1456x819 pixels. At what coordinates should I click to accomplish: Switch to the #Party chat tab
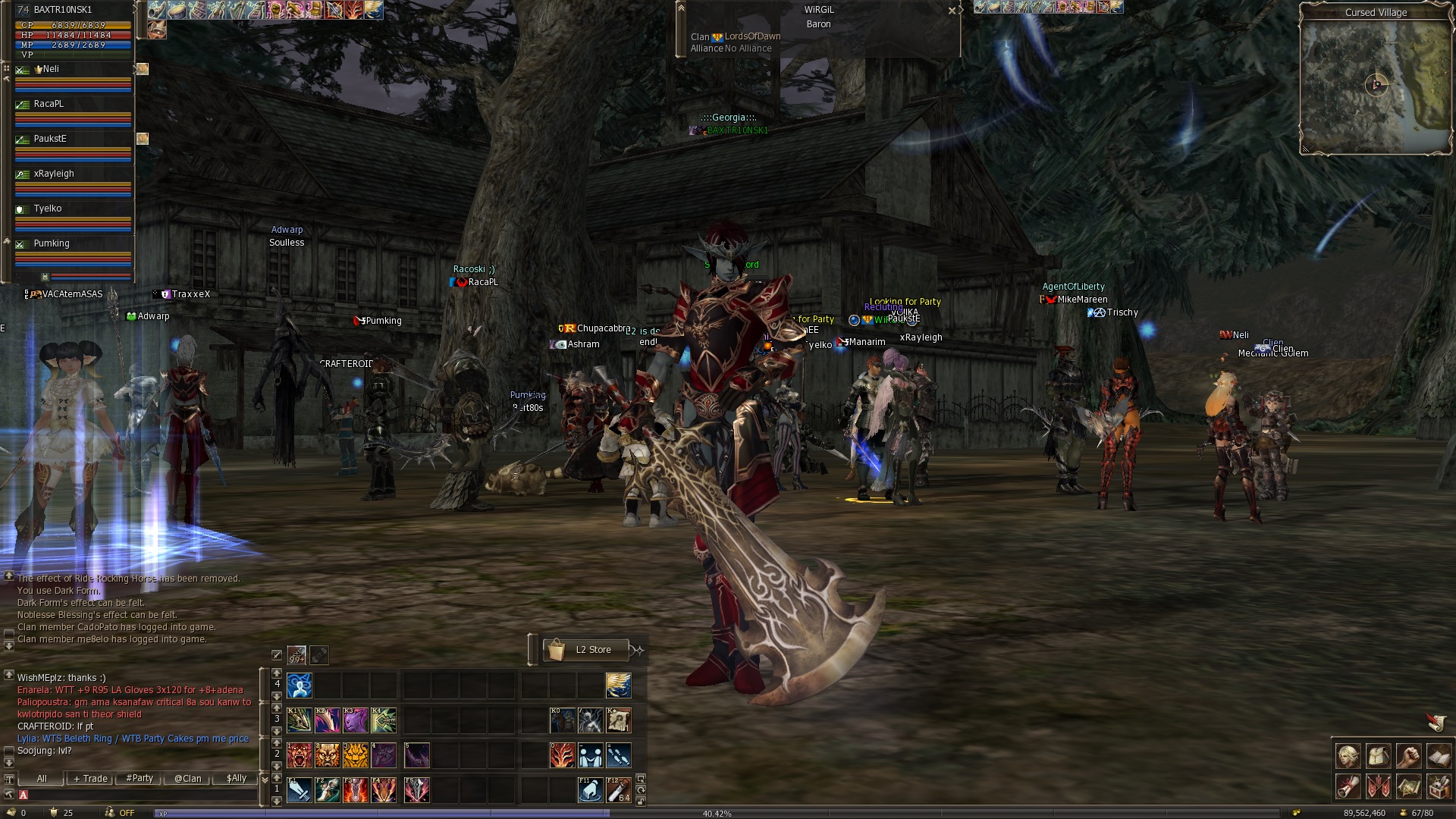pyautogui.click(x=140, y=779)
